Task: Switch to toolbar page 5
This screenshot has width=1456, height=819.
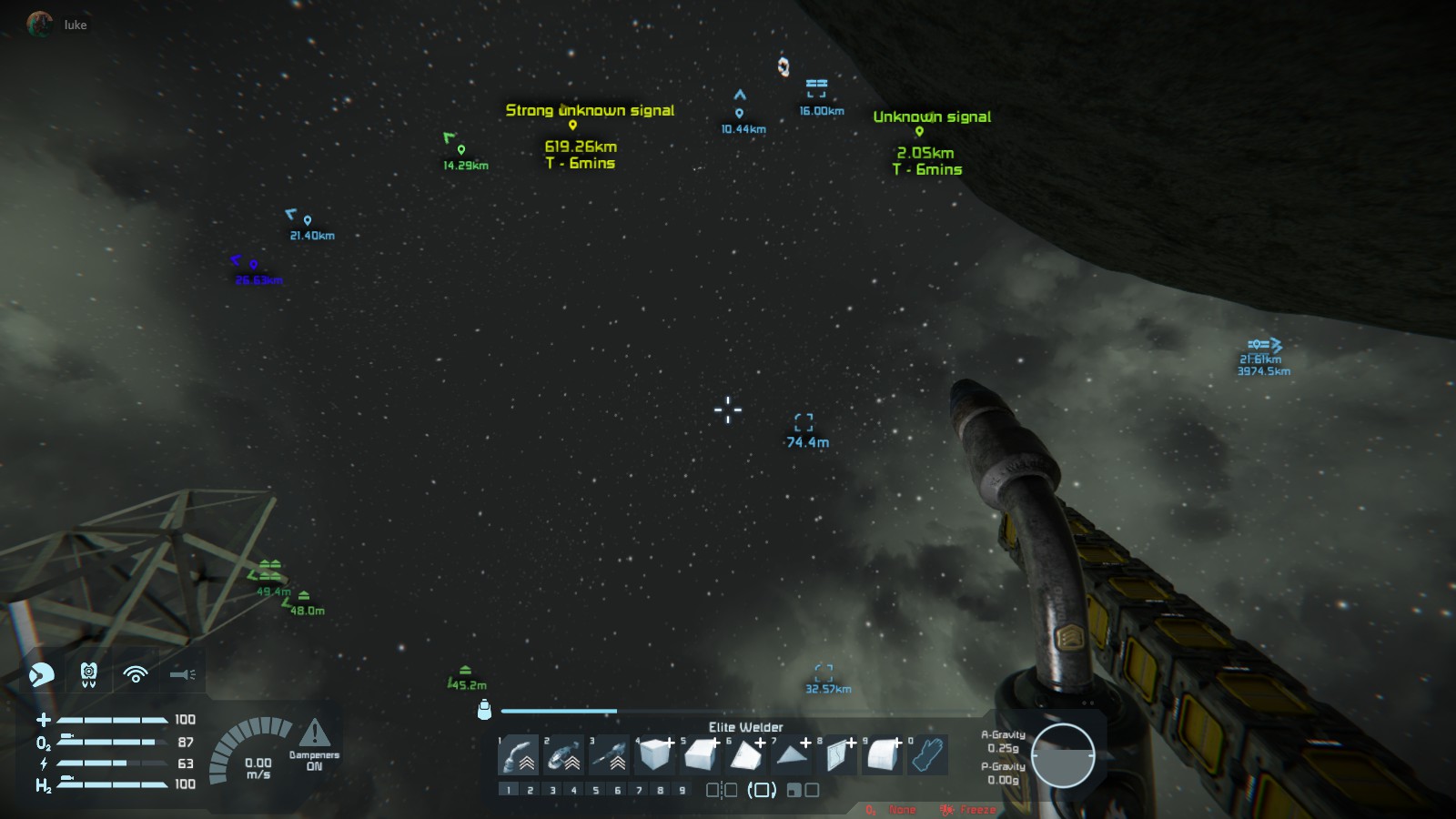Action: [x=596, y=790]
